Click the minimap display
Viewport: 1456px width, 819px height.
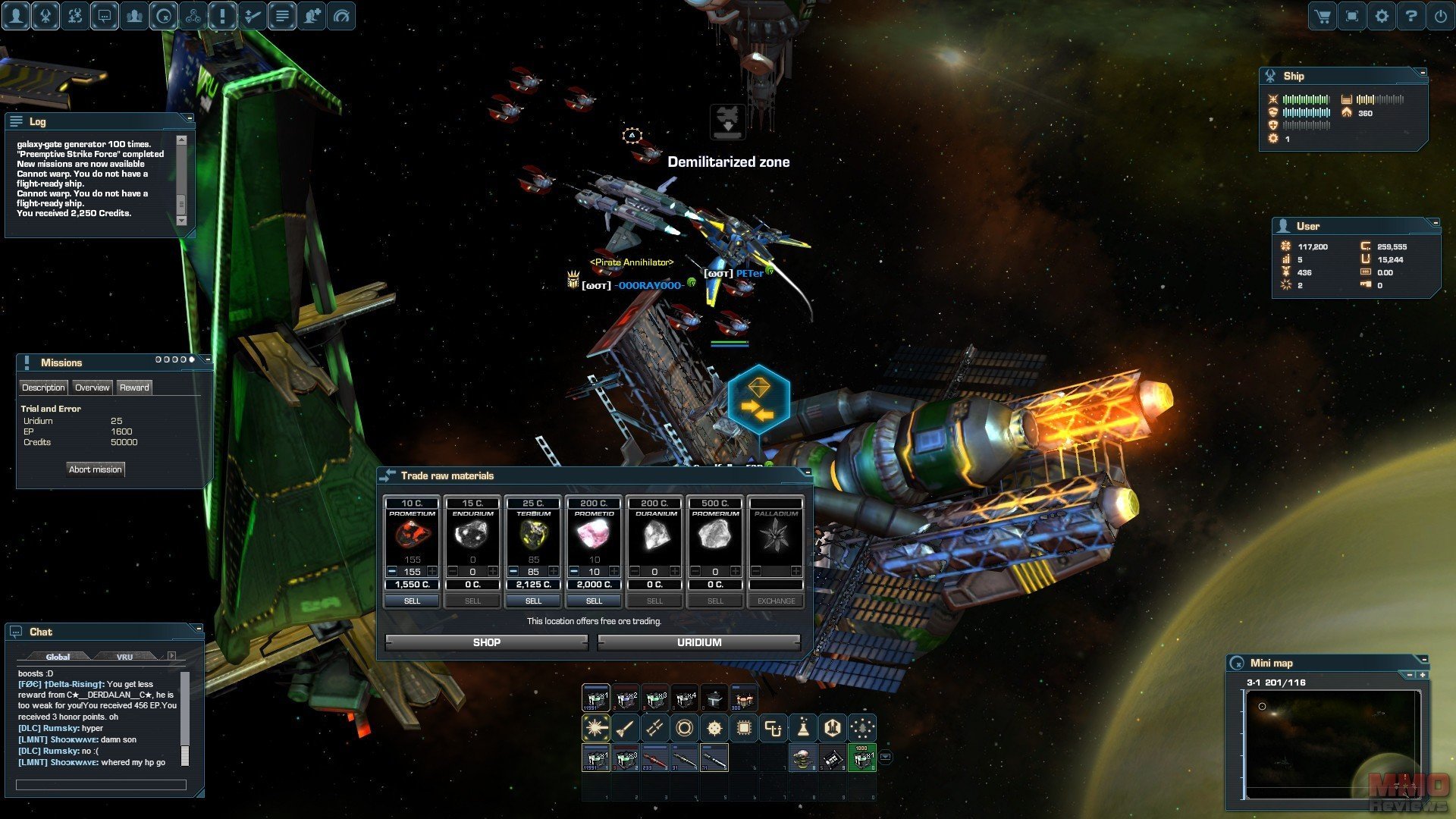pyautogui.click(x=1332, y=743)
